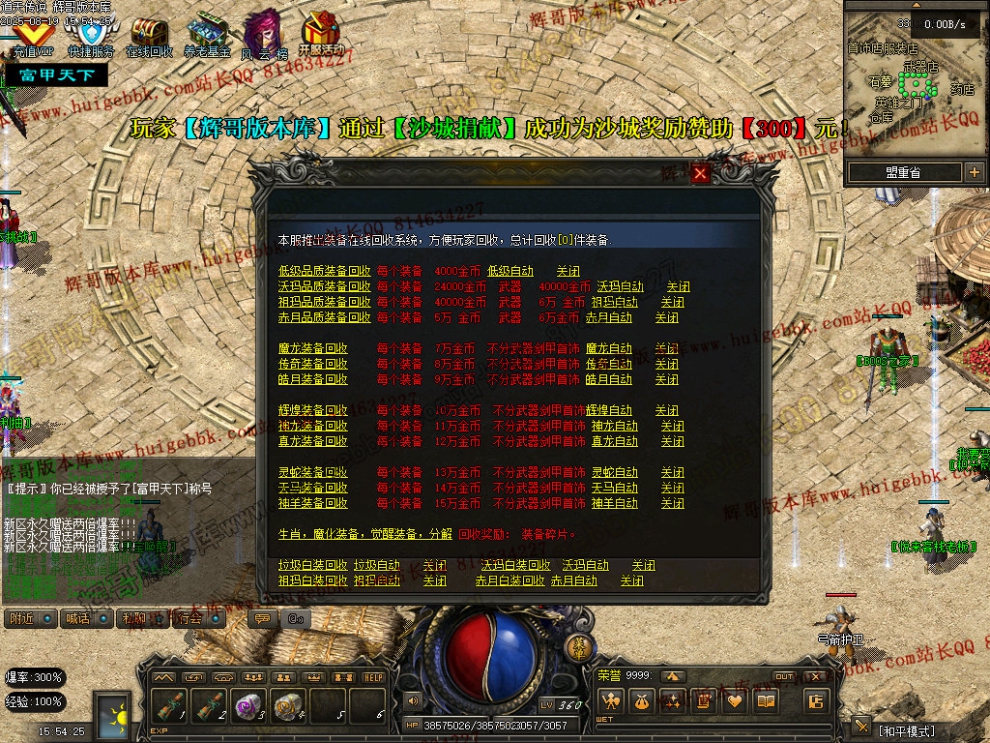Open the 快捷服务 quick service icon
Viewport: 990px width, 743px height.
point(91,36)
